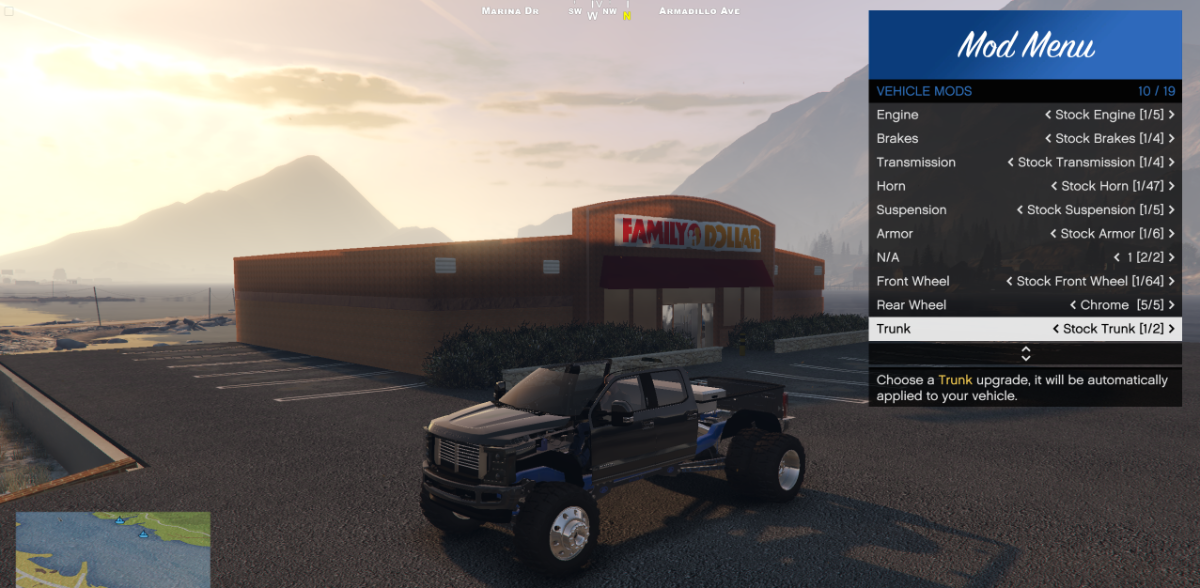Step Horn selection forward with right arrow
This screenshot has width=1200, height=588.
(x=1172, y=186)
